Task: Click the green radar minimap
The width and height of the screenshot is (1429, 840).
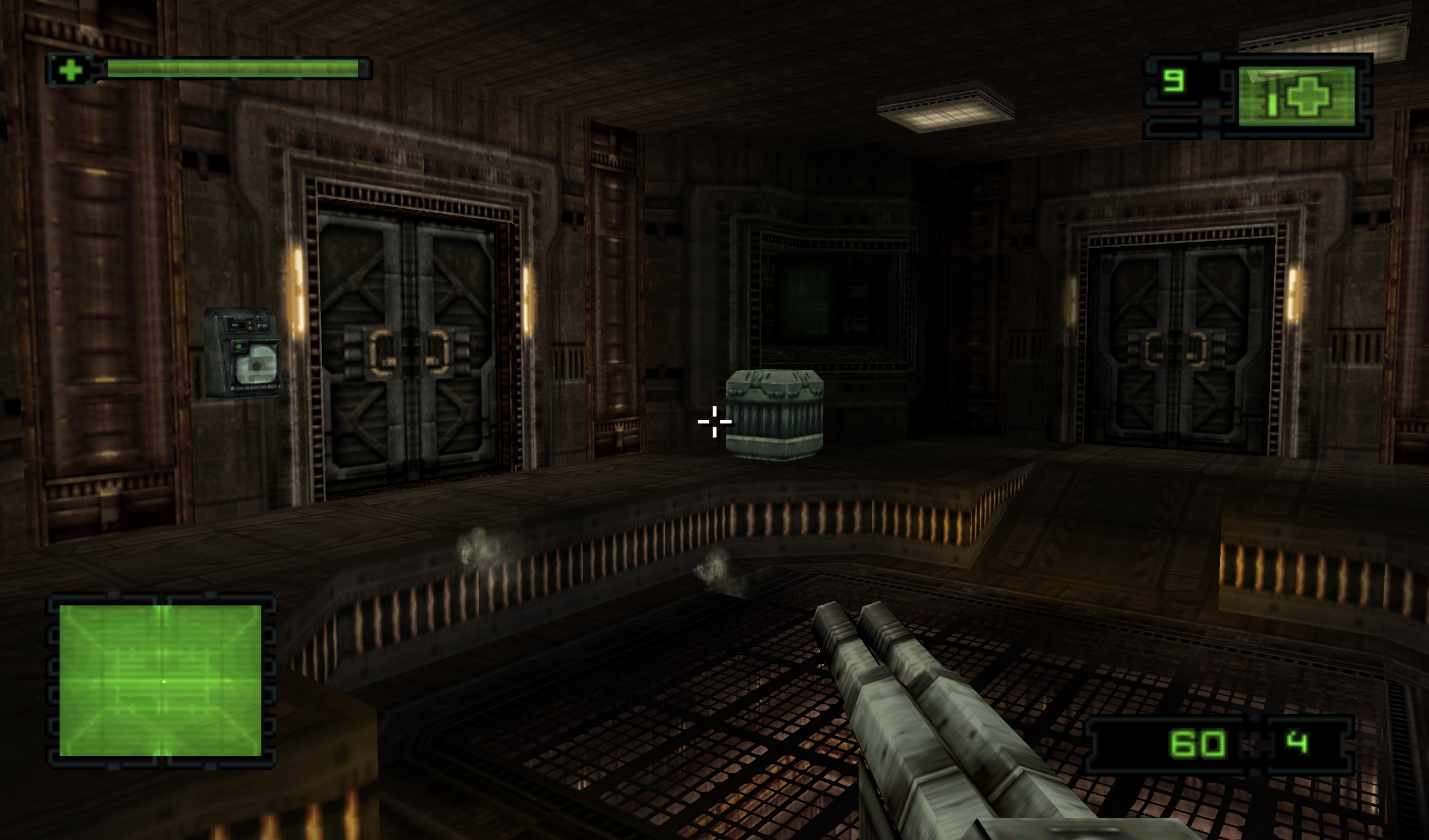Action: tap(160, 680)
